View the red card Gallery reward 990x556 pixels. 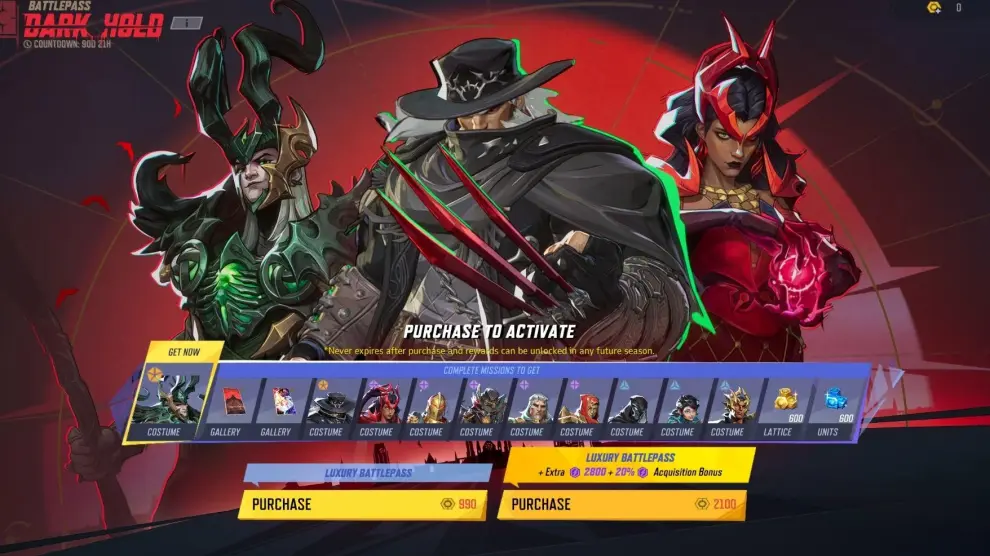pos(225,405)
